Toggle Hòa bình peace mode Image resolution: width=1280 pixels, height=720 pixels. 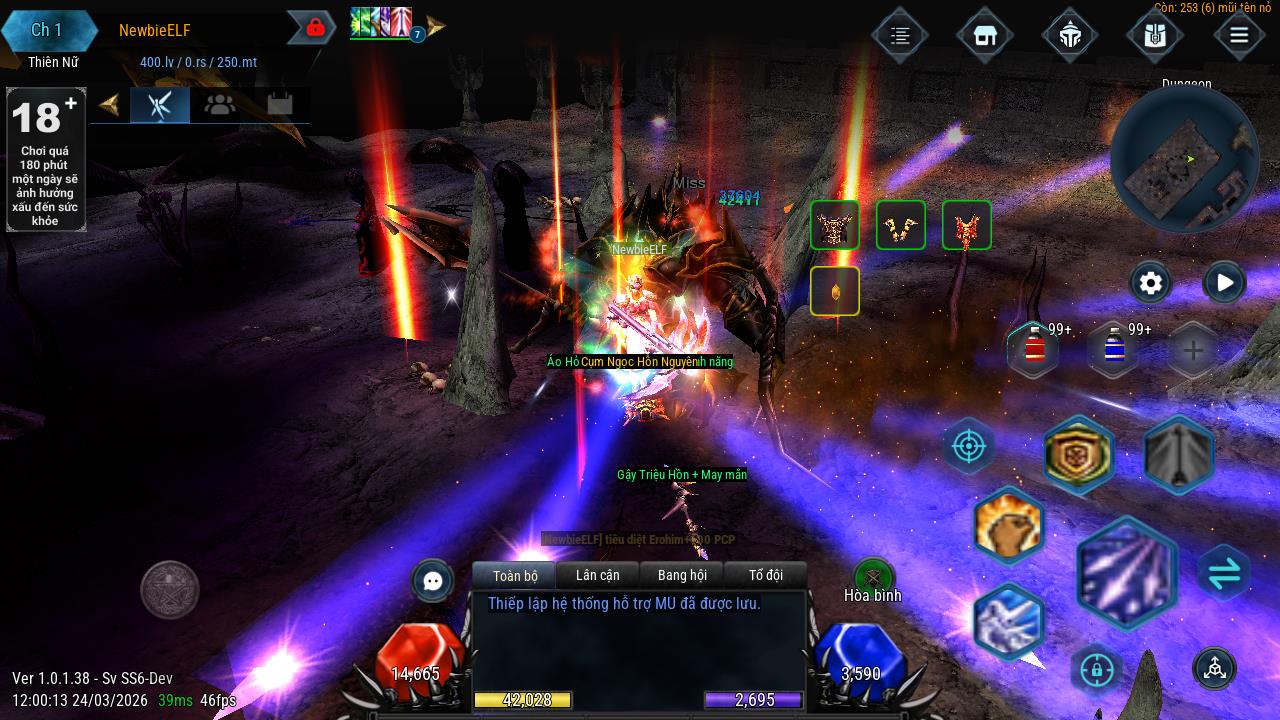click(874, 577)
